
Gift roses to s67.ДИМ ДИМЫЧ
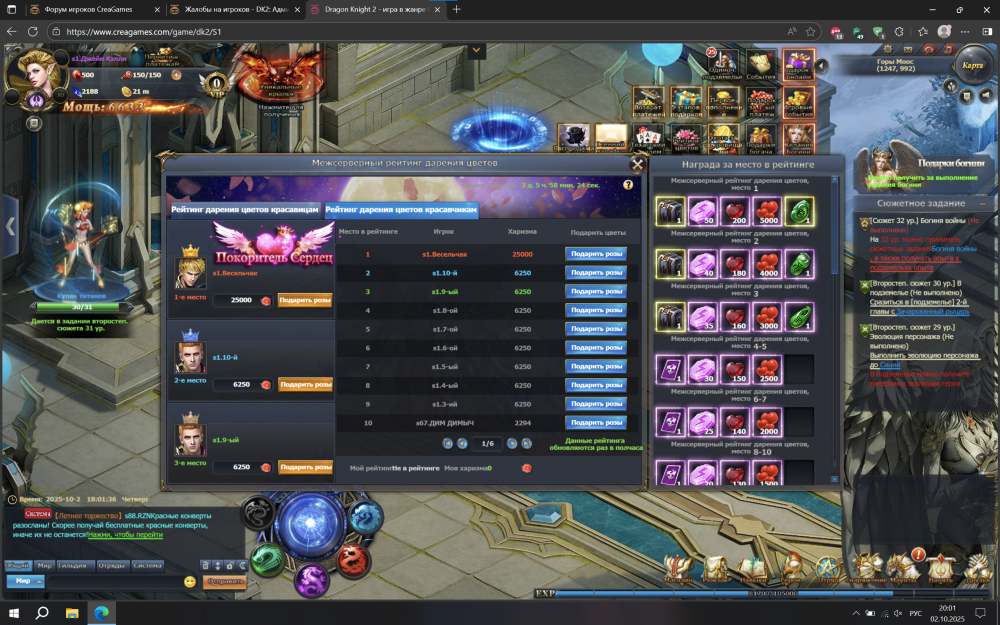596,423
